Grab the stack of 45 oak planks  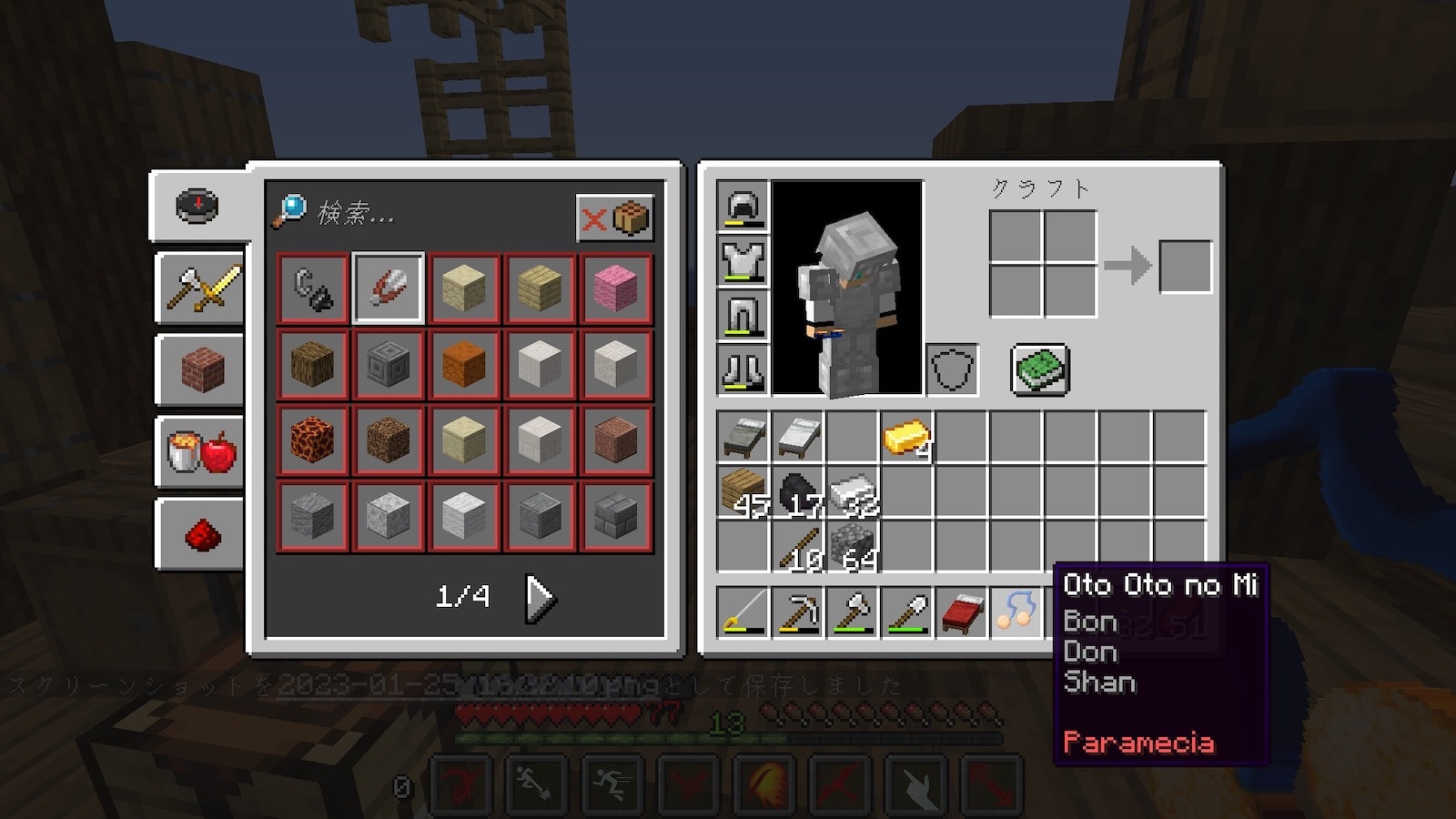pyautogui.click(x=743, y=492)
